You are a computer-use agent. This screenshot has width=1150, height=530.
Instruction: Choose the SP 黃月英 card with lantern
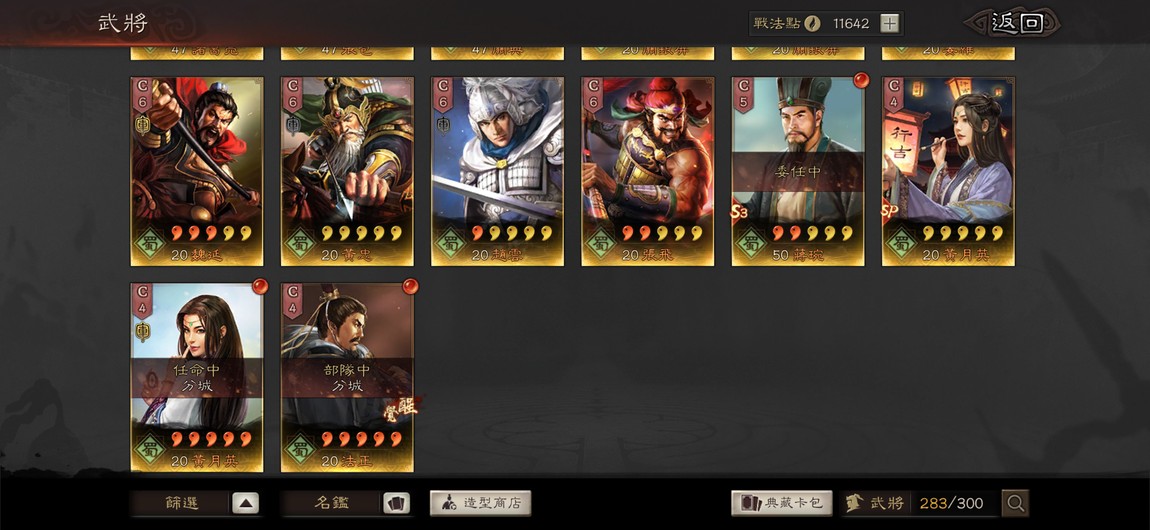pos(948,170)
